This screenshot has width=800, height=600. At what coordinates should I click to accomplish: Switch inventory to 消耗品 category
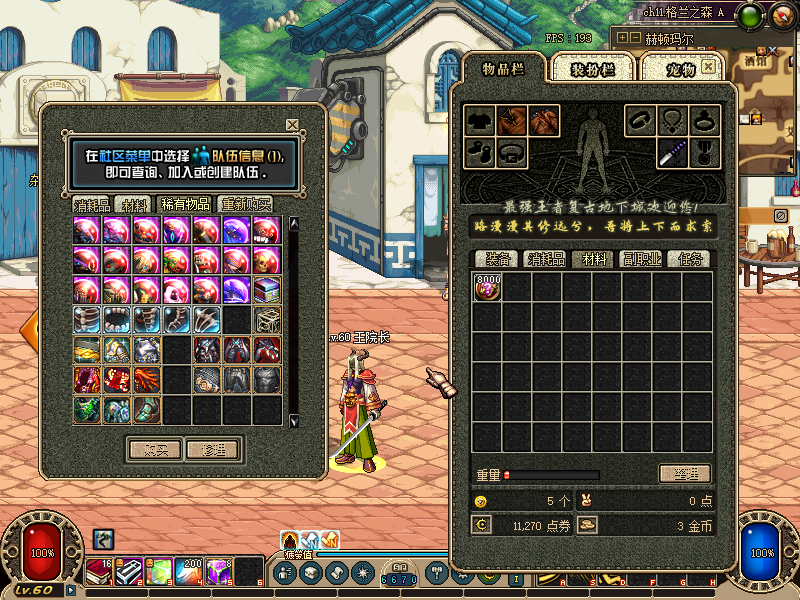[547, 259]
